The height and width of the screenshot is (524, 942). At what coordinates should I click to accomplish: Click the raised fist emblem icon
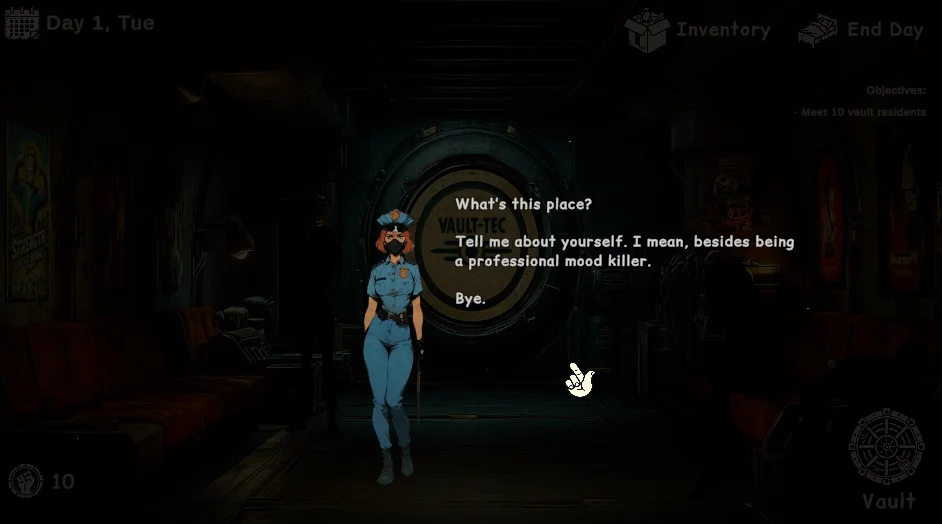pos(25,481)
